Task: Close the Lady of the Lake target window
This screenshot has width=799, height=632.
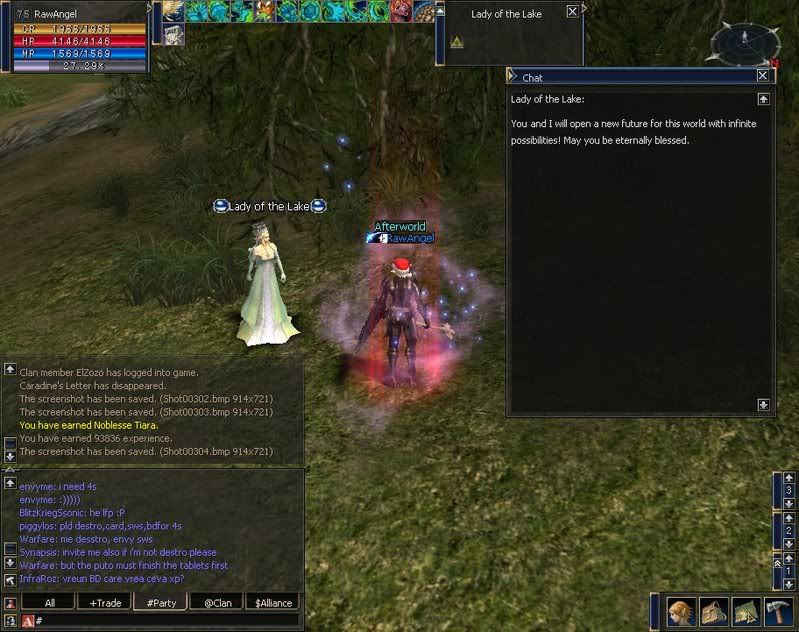Action: [x=572, y=12]
